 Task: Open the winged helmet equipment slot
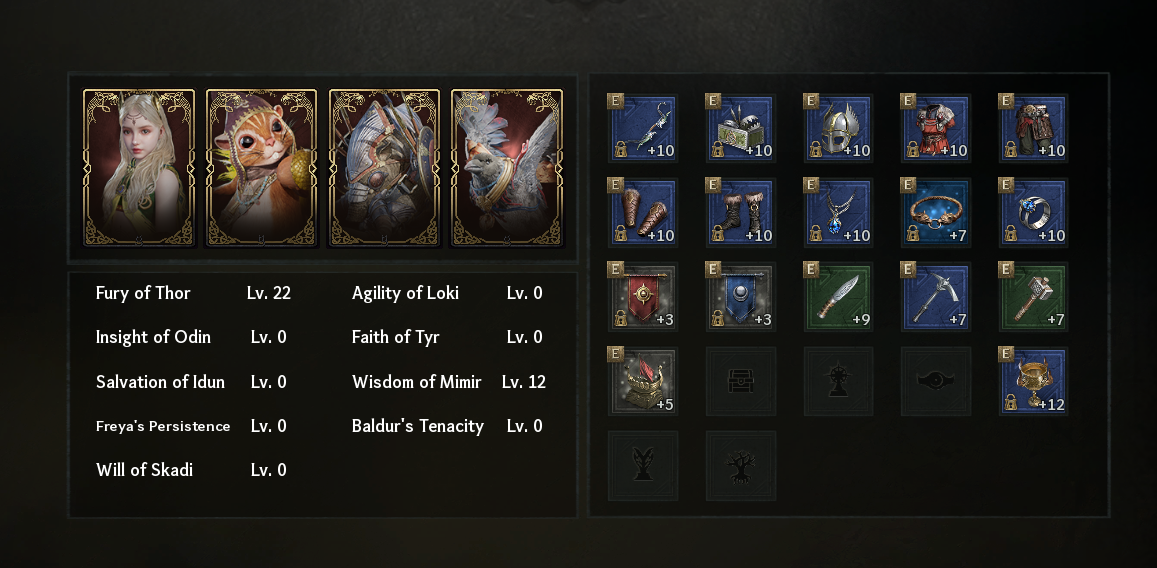coord(839,128)
